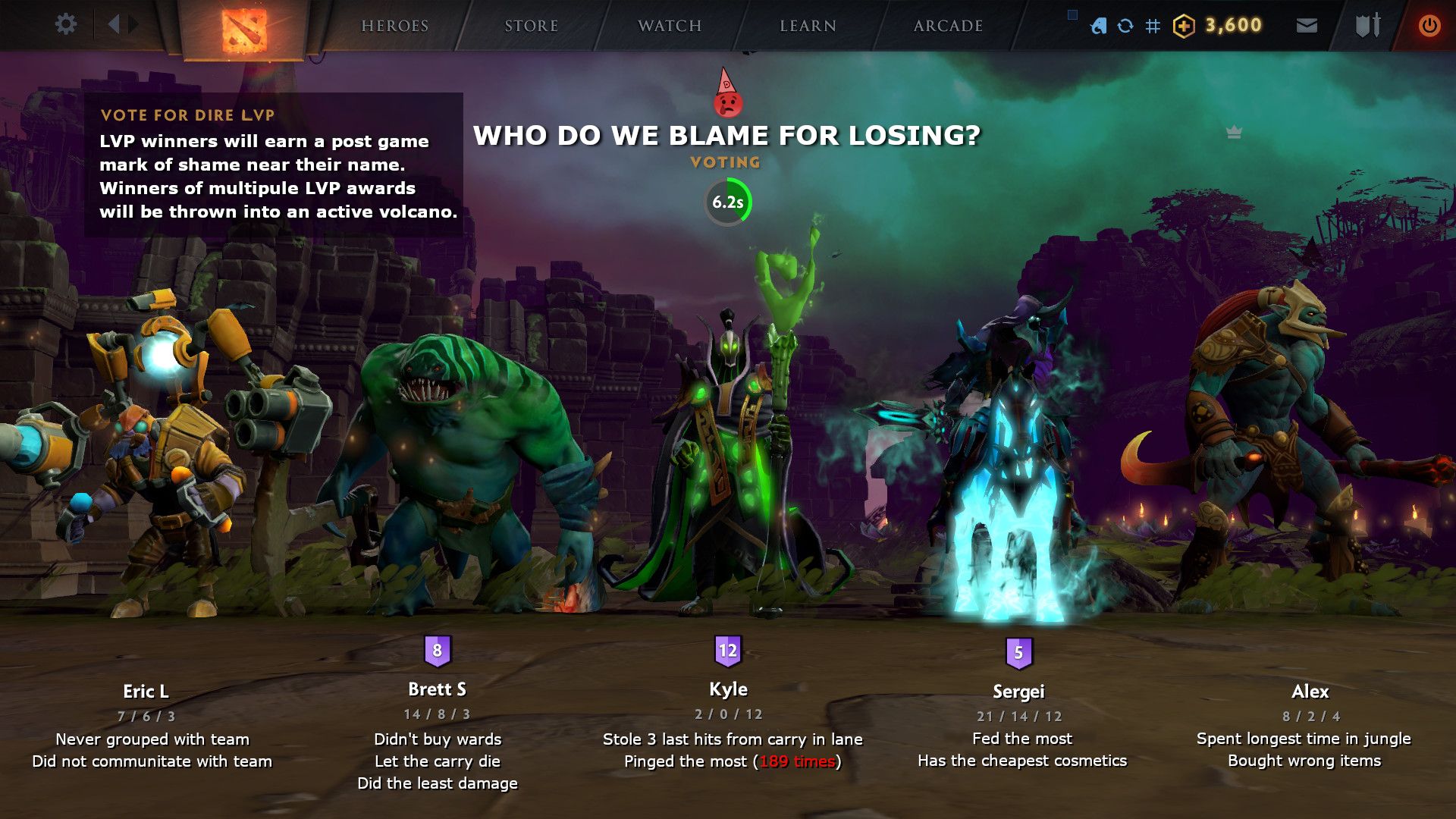Screen dimensions: 1456x819
Task: Open the Armory shield-and-sword icon
Action: pyautogui.click(x=1367, y=25)
